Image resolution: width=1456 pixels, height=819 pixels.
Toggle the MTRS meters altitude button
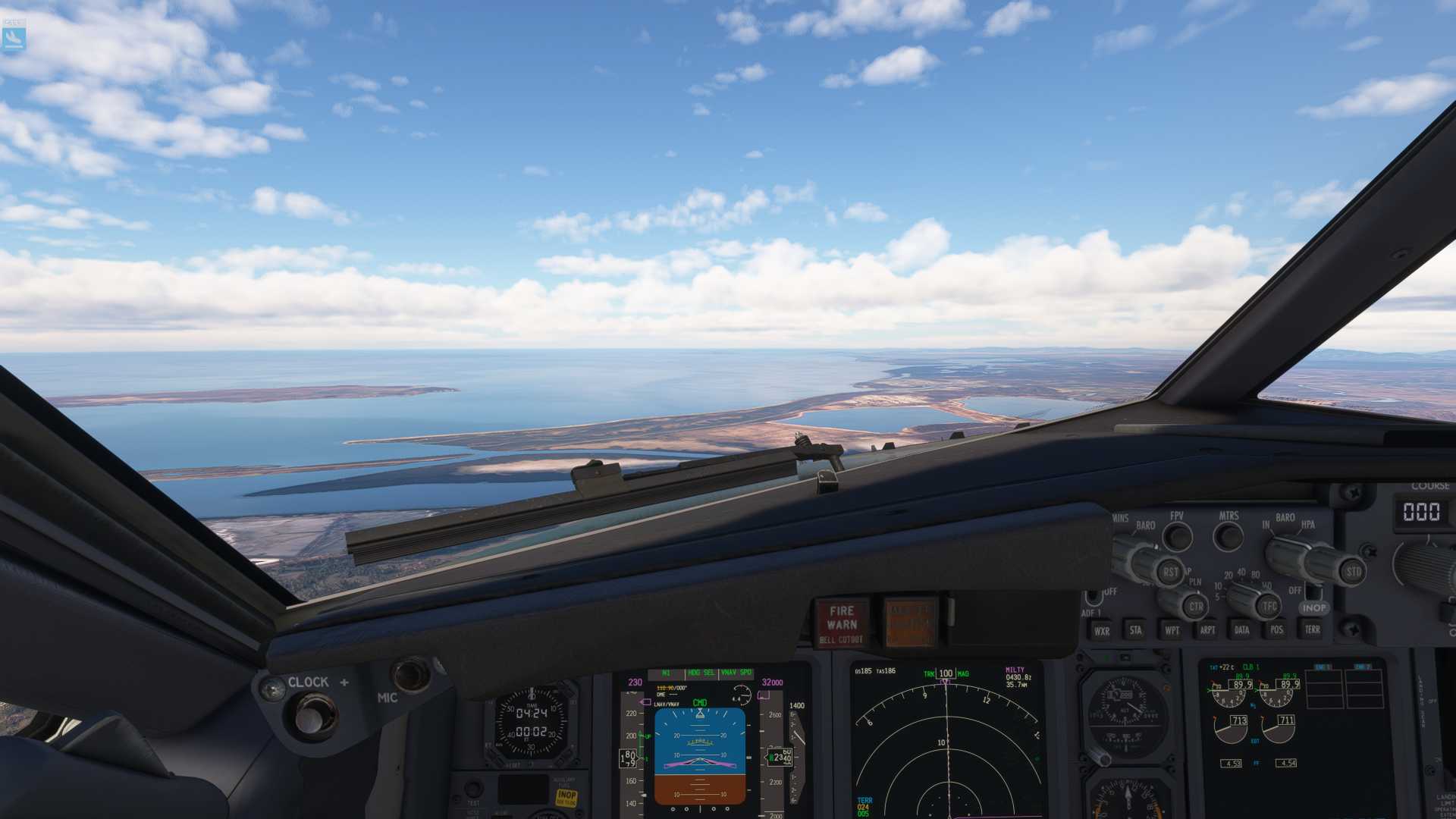[x=1228, y=536]
